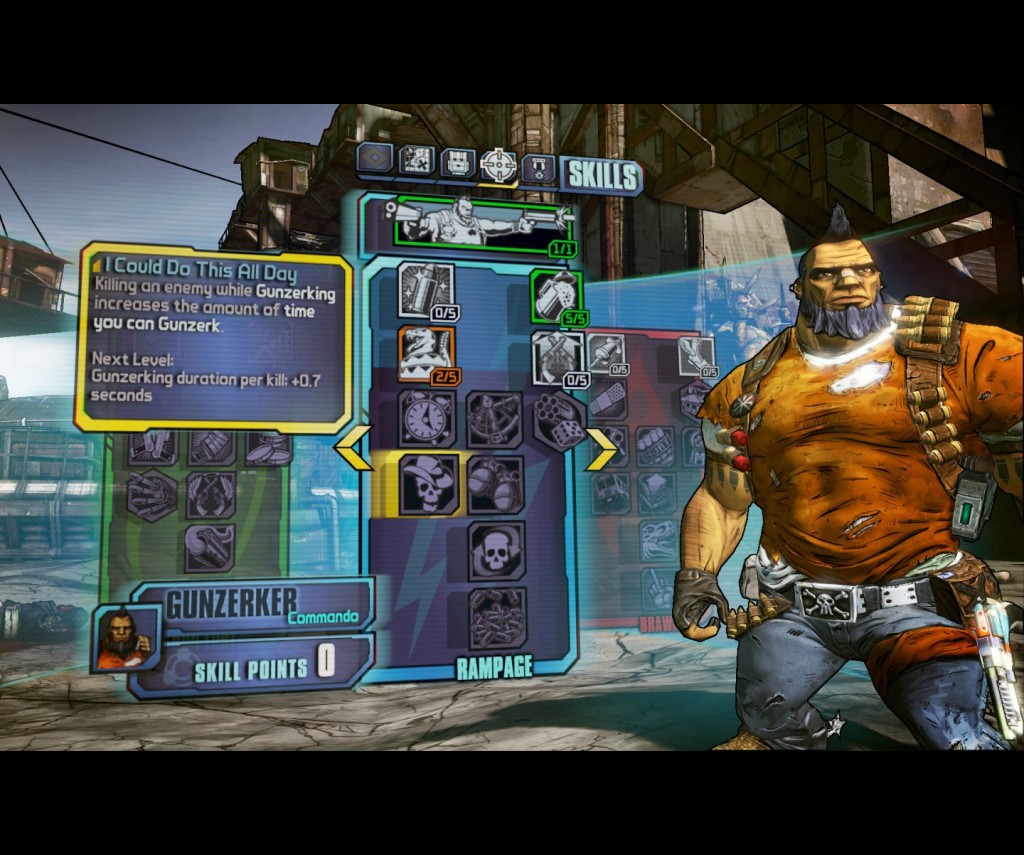Select the revolver cylinder and dice skill
The width and height of the screenshot is (1024, 855).
[558, 418]
